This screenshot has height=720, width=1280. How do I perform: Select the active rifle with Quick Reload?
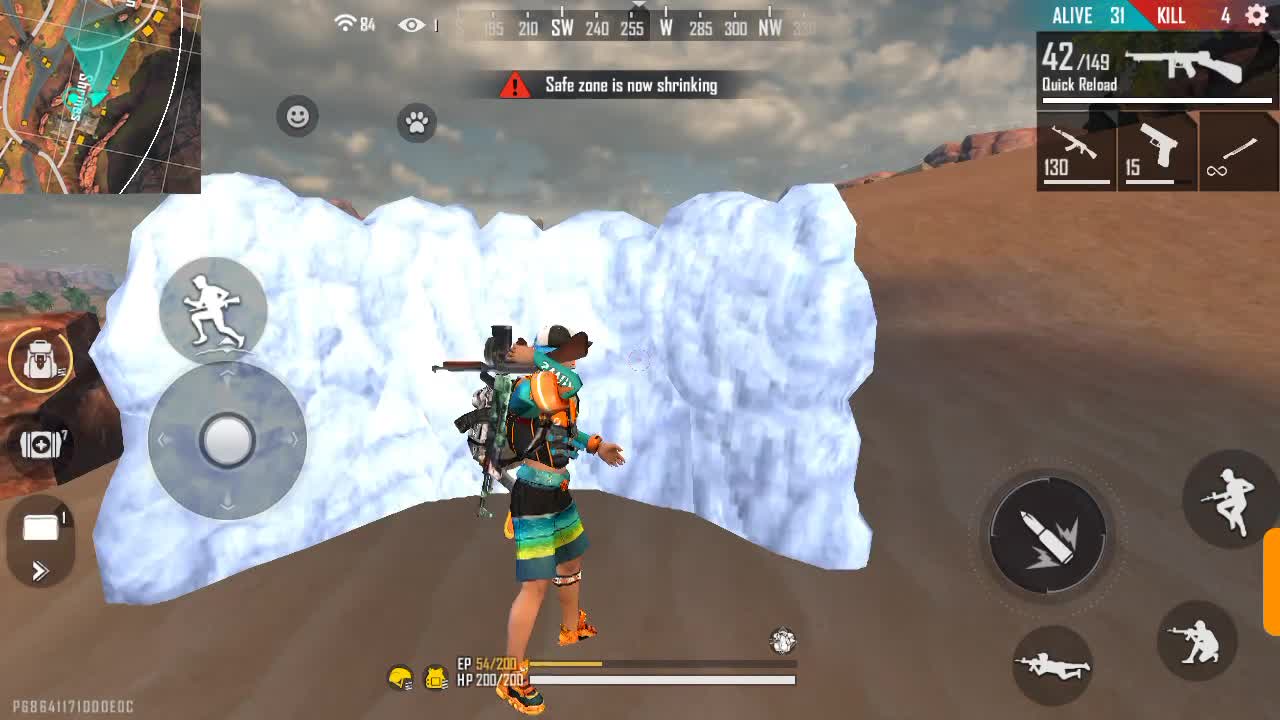(x=1157, y=70)
